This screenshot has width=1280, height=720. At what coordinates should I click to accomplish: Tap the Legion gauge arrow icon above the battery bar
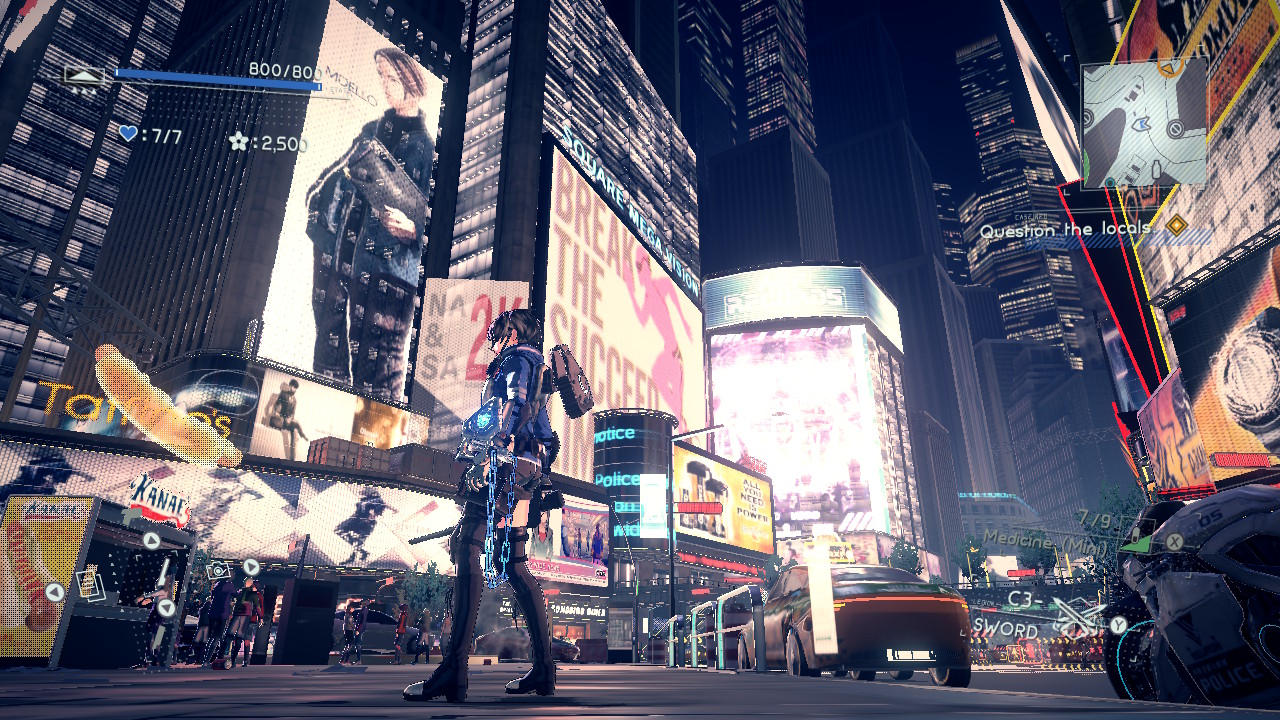pos(83,74)
